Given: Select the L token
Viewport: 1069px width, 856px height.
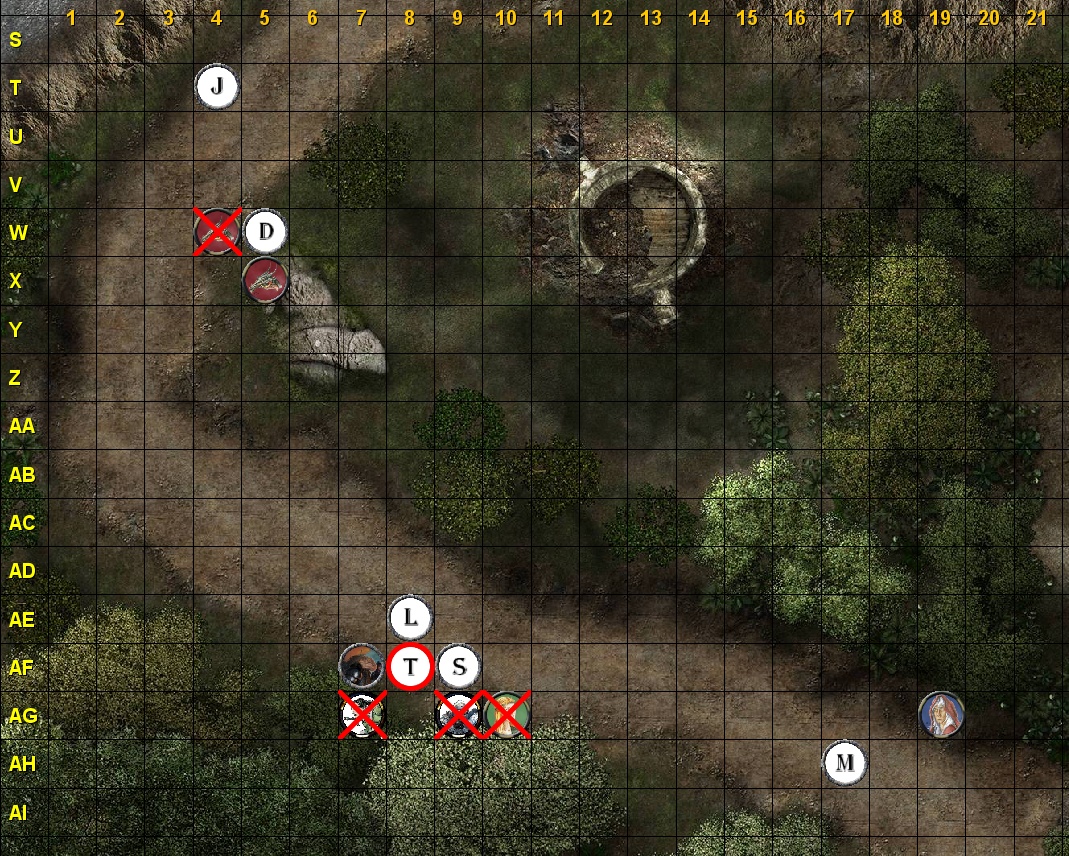Looking at the screenshot, I should pyautogui.click(x=409, y=617).
